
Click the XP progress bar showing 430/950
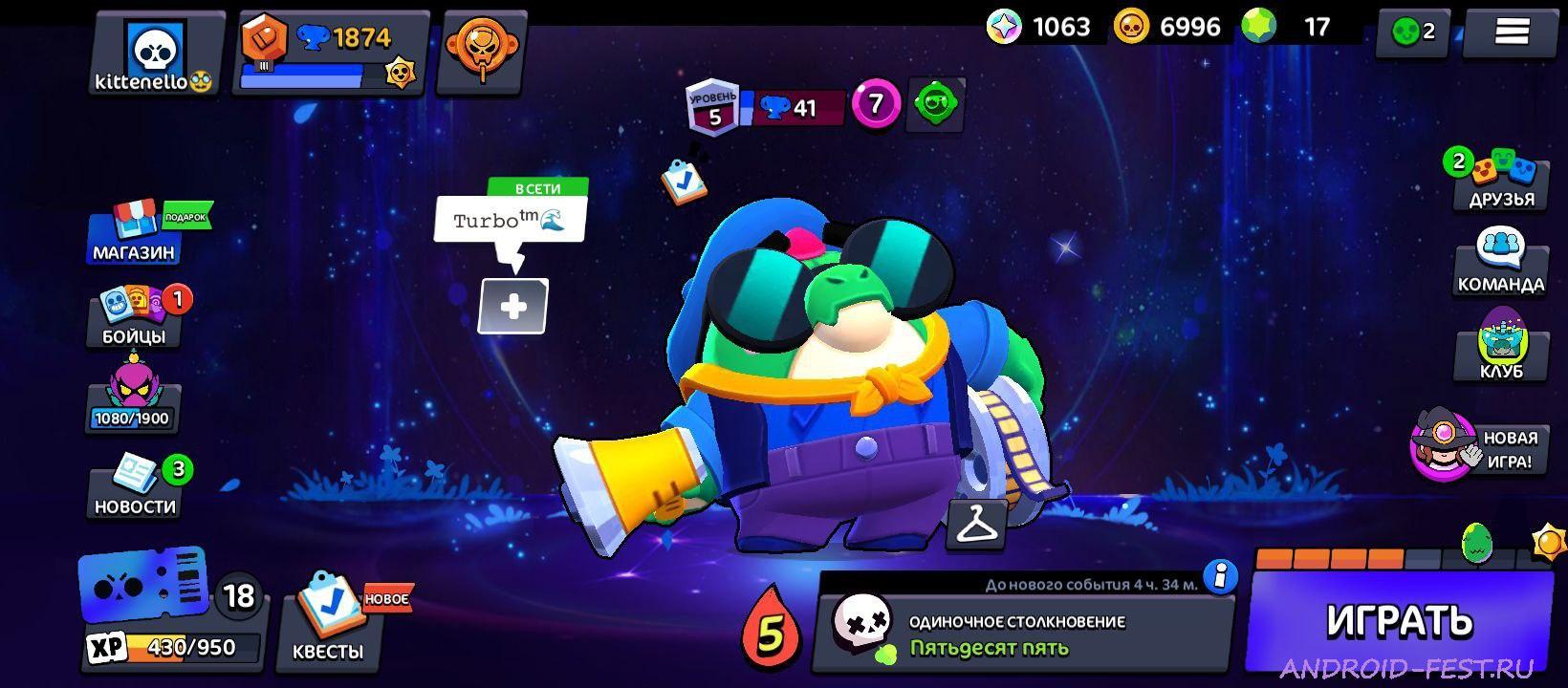(172, 647)
